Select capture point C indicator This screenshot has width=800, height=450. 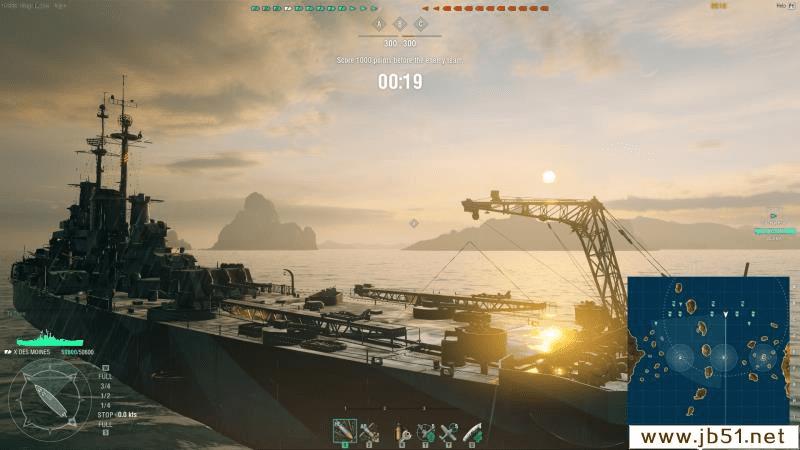coord(420,24)
